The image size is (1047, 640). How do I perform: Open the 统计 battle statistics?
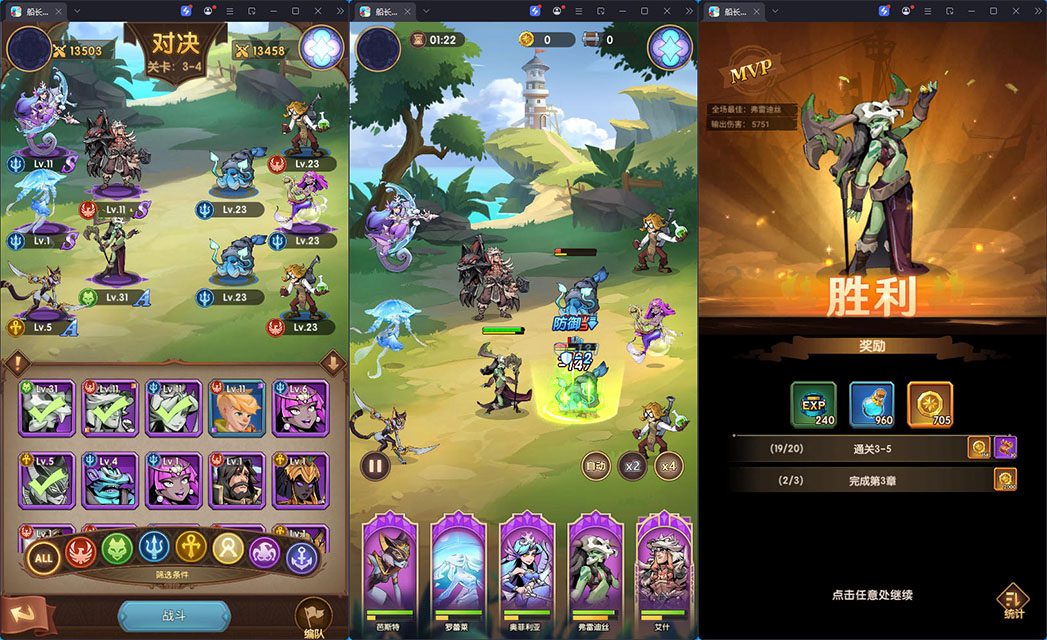(1012, 602)
